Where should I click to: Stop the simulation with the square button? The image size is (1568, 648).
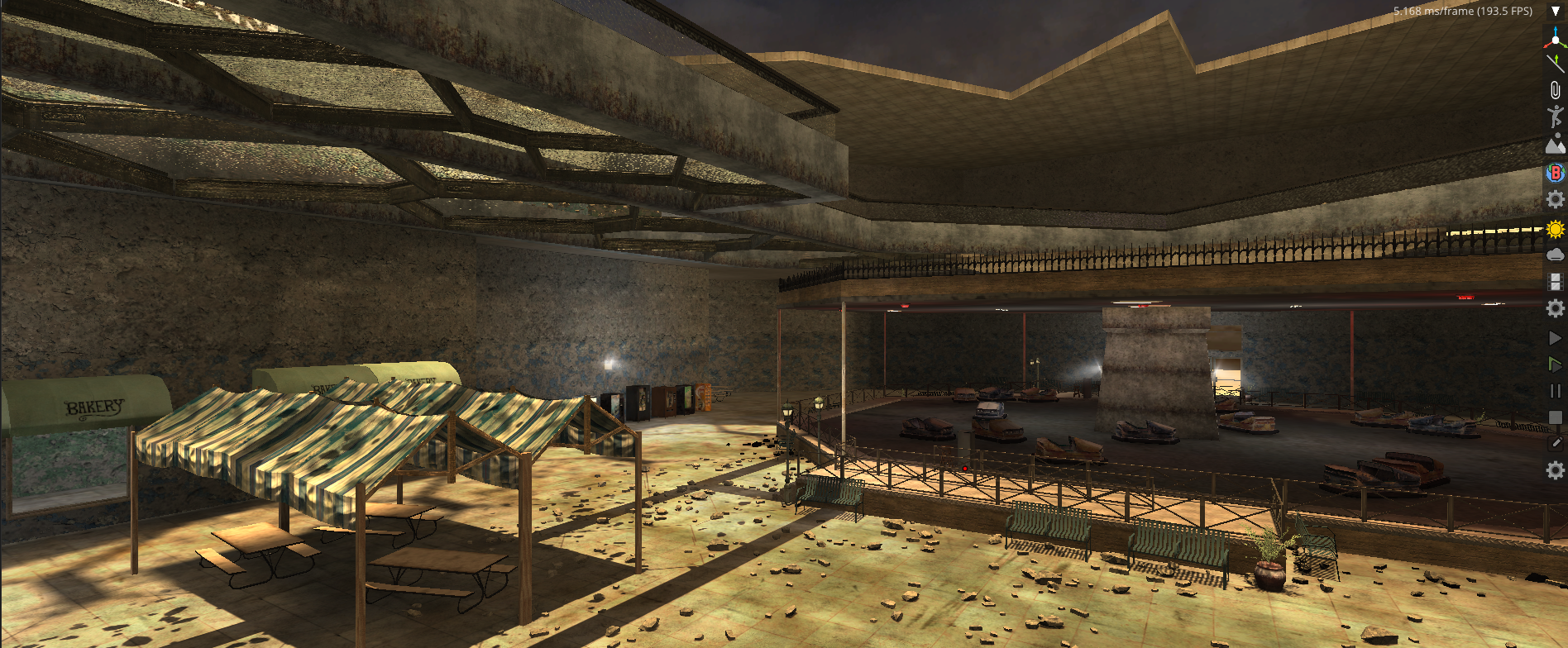(1555, 417)
